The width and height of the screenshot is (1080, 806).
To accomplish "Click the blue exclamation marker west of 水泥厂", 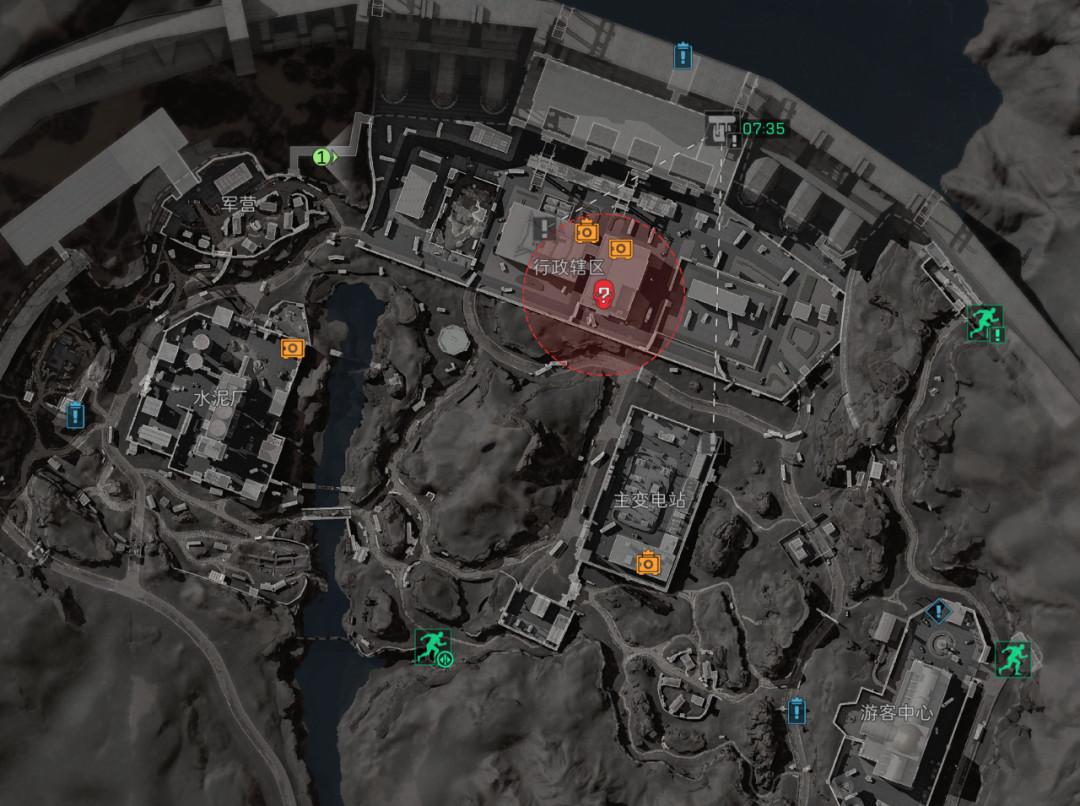I will coord(74,414).
